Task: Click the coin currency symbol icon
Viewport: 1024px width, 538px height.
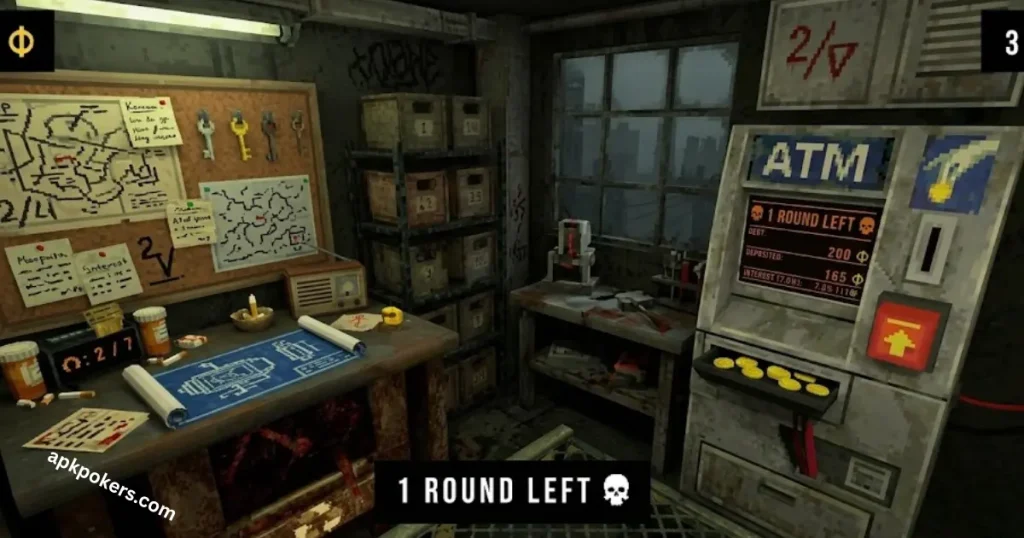Action: 19,41
